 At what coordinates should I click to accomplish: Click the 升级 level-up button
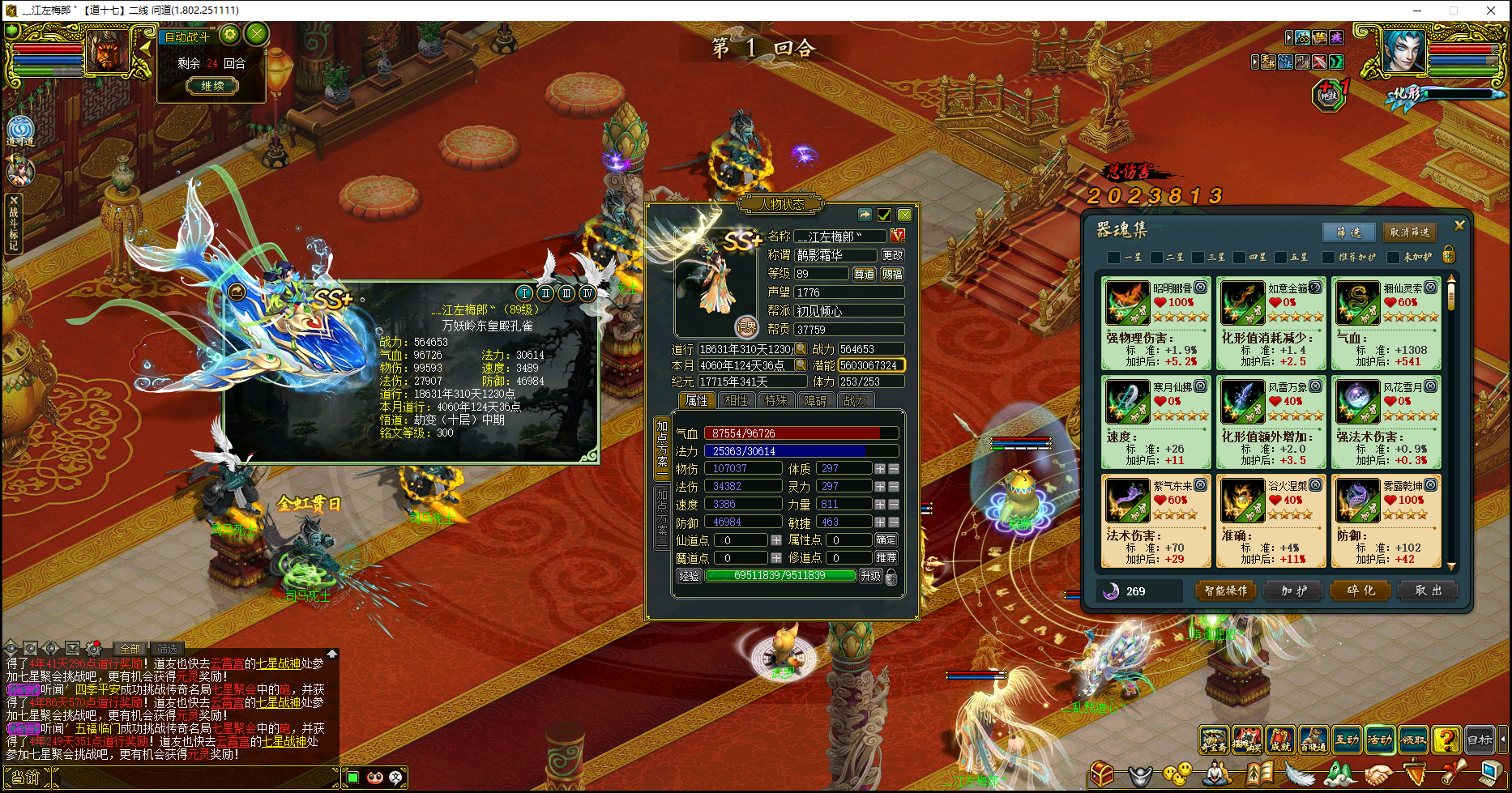tap(870, 576)
